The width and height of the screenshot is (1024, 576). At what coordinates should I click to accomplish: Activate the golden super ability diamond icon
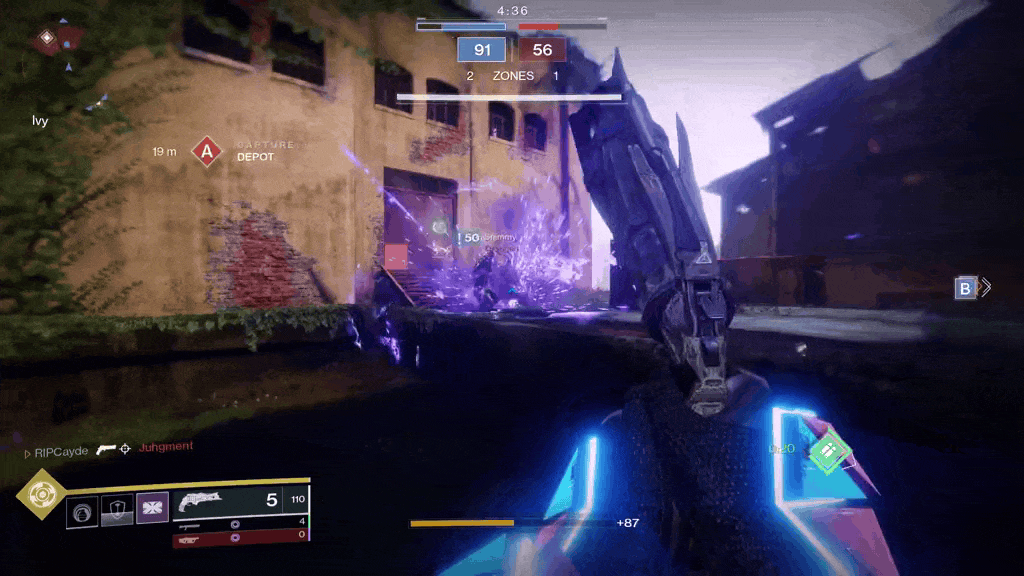[41, 494]
